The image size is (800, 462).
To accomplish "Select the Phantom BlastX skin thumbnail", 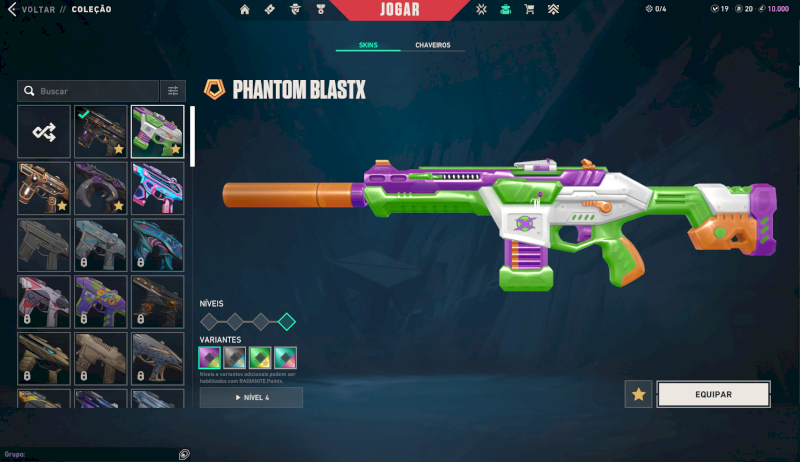I will coord(157,131).
